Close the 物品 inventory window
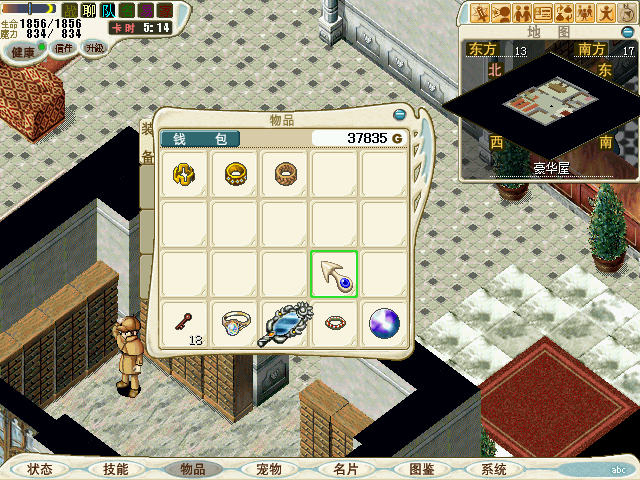640x480 pixels. 400,115
